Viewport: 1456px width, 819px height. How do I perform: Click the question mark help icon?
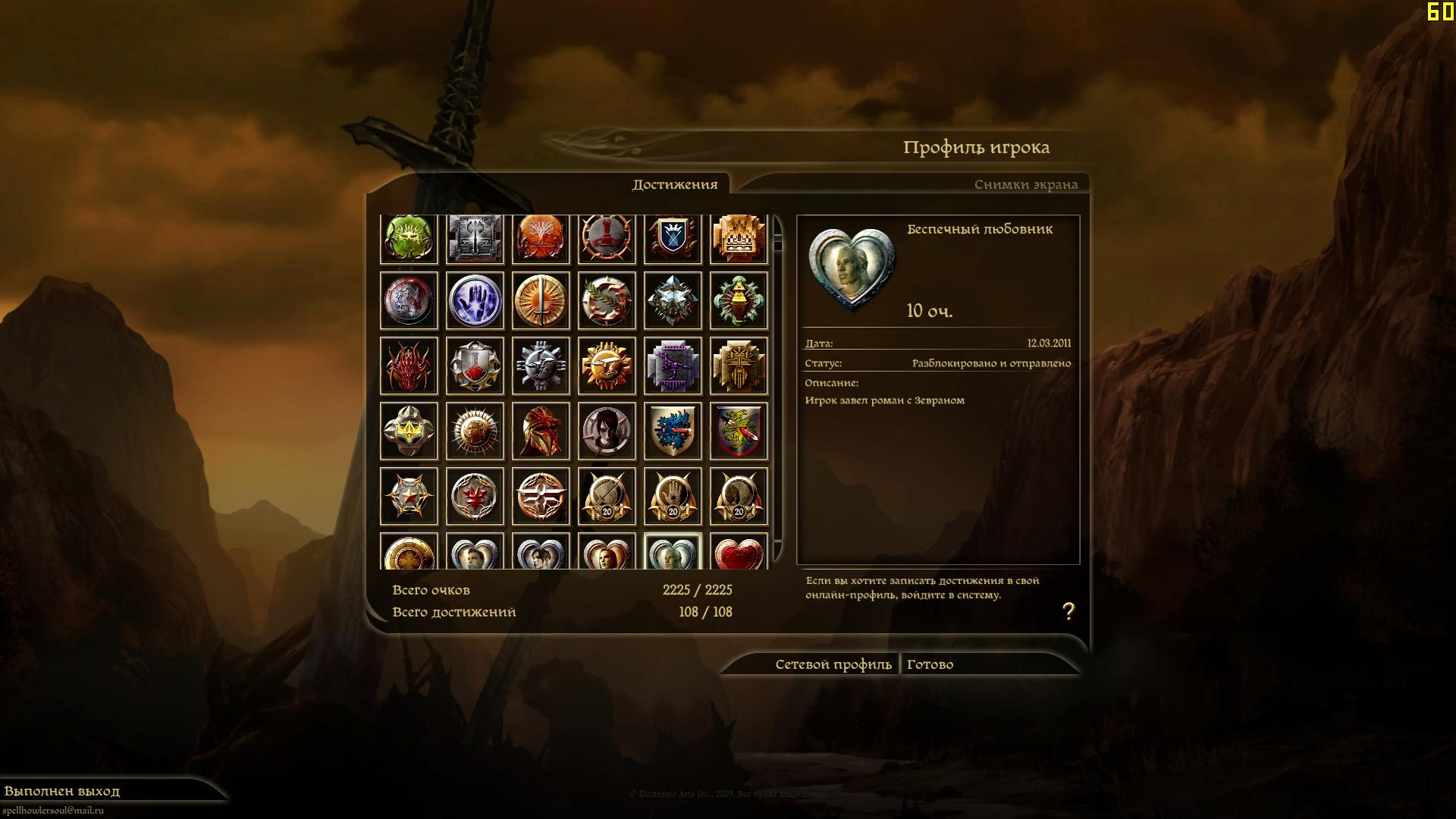(1068, 611)
